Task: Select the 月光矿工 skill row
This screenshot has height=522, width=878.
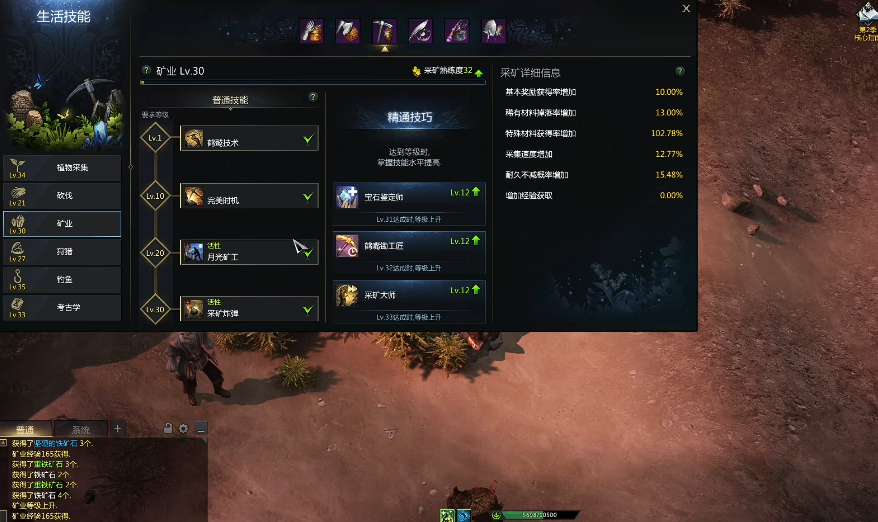Action: pos(249,252)
